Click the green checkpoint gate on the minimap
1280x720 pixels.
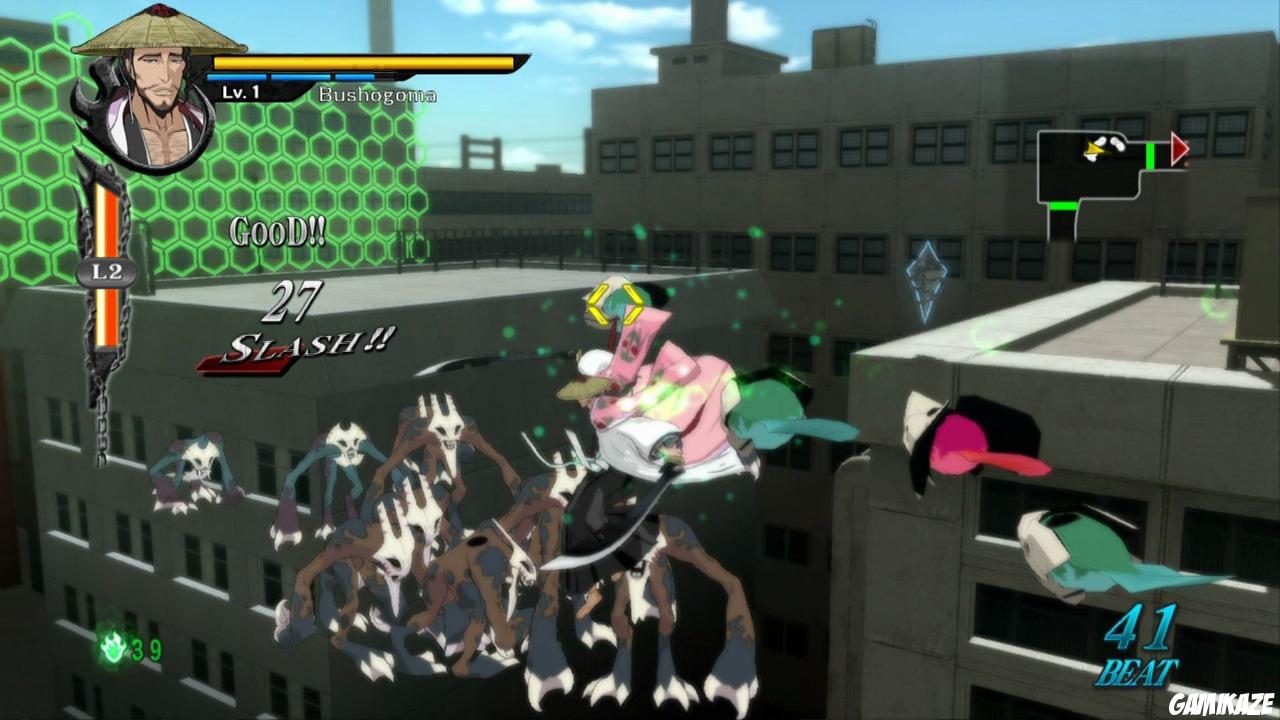point(1149,156)
